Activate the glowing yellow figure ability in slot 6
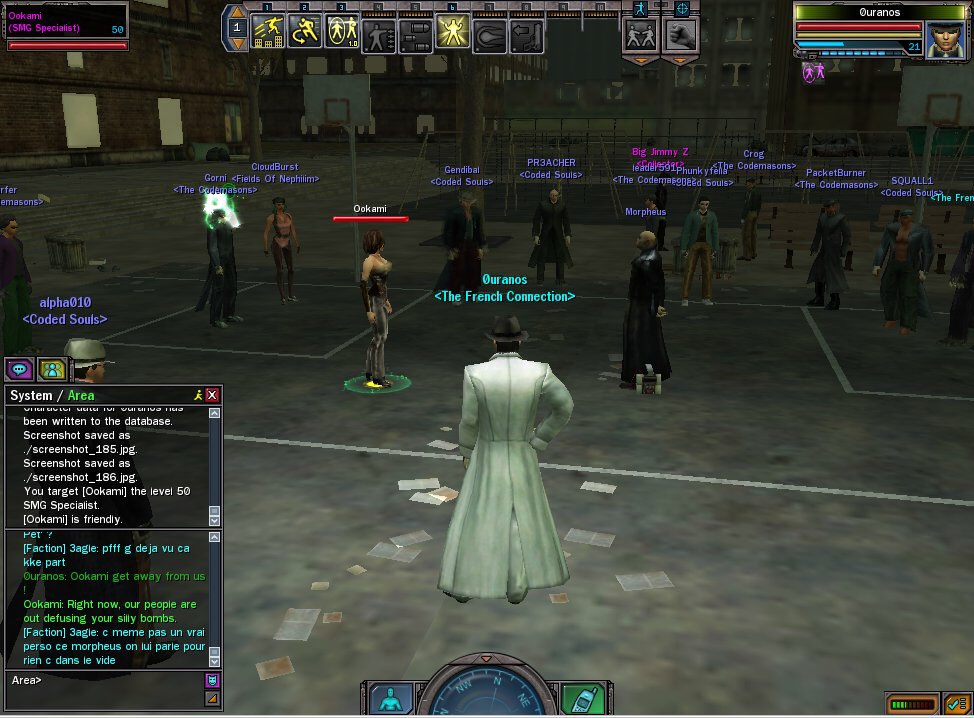974x718 pixels. click(452, 33)
